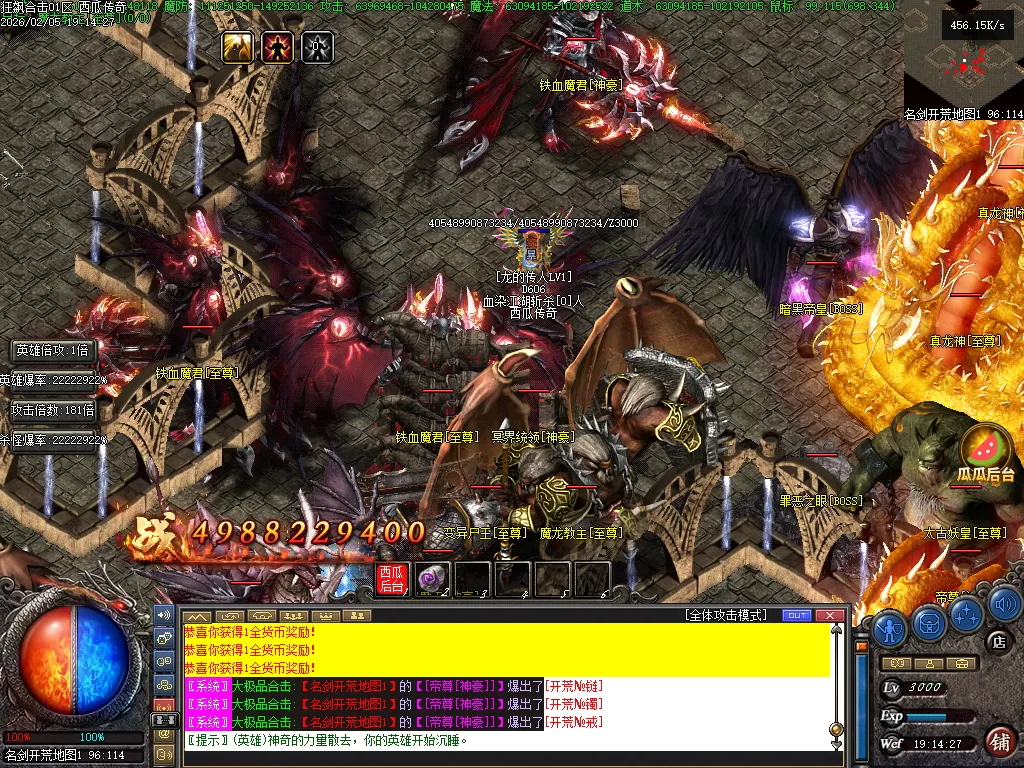Click the chat scrollbar's down arrow
Image resolution: width=1024 pixels, height=768 pixels.
coord(837,743)
